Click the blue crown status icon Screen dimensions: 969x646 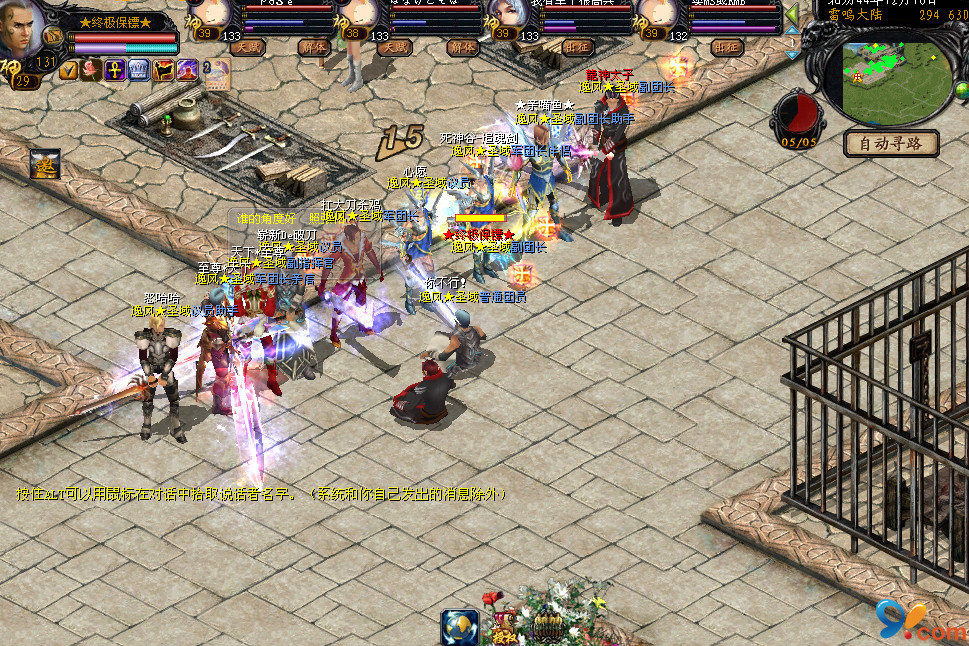tap(138, 70)
